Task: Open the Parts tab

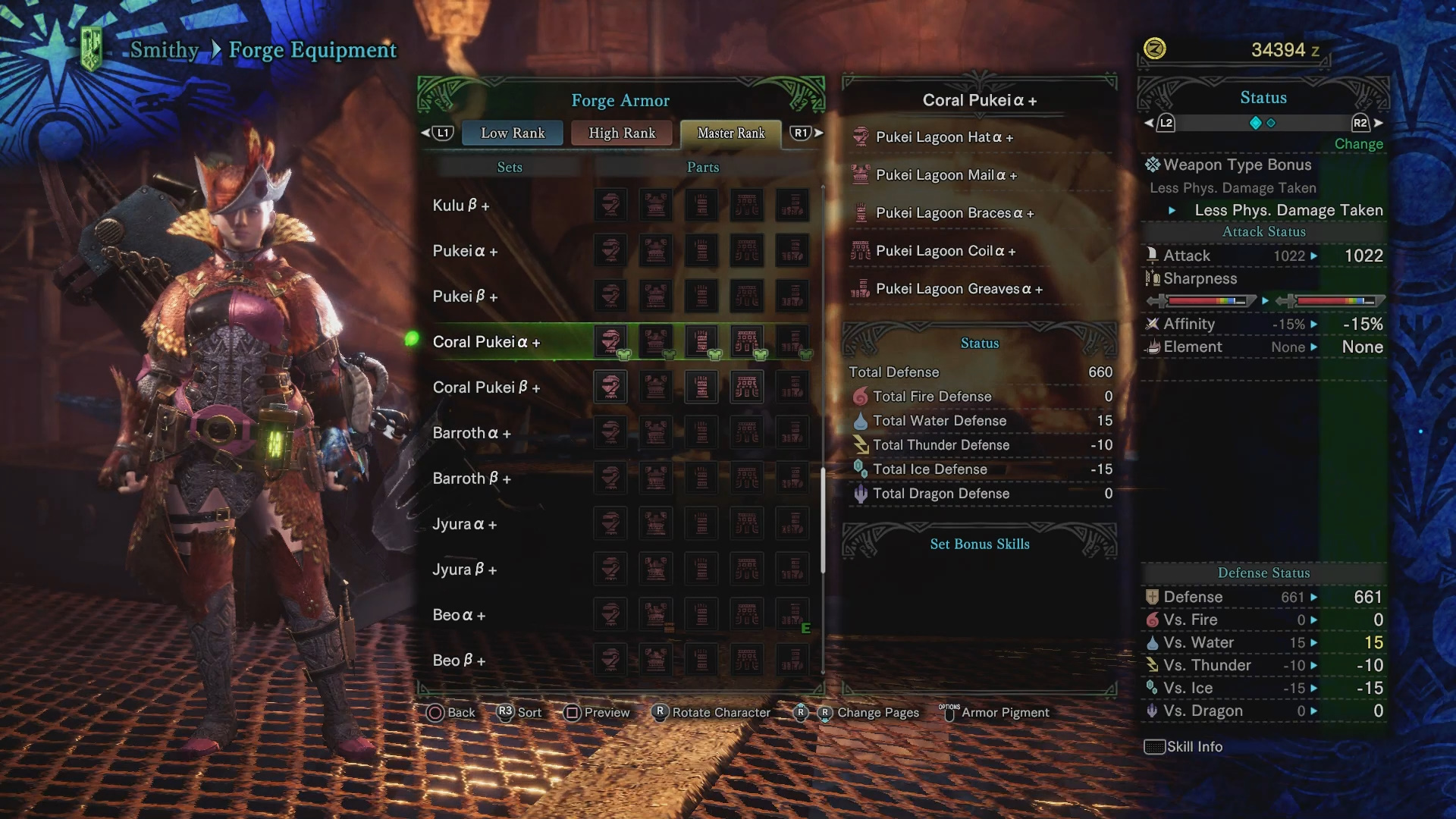Action: click(x=702, y=167)
